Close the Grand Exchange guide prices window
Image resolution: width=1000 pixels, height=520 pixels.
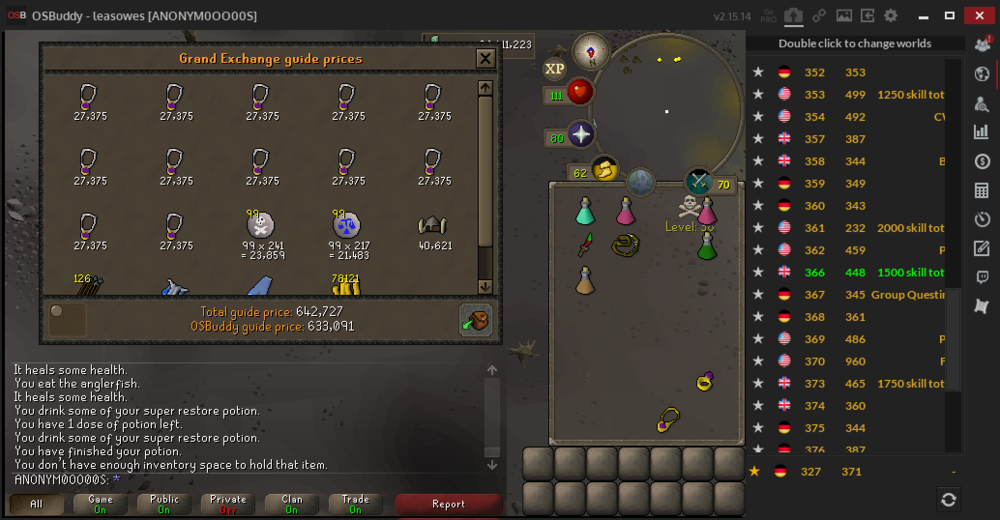(x=485, y=59)
